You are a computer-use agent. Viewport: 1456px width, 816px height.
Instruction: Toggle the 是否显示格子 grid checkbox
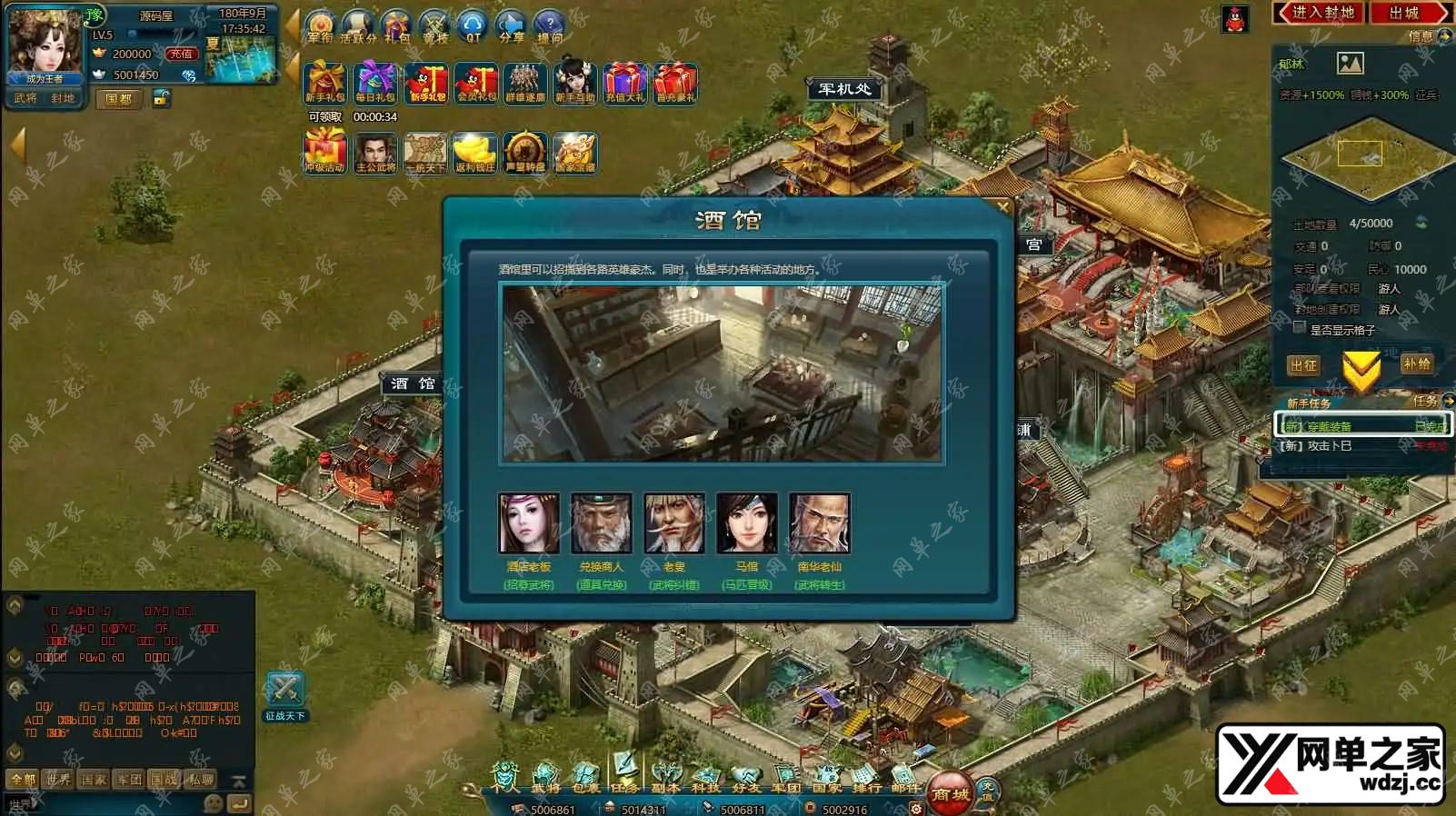coord(1300,329)
